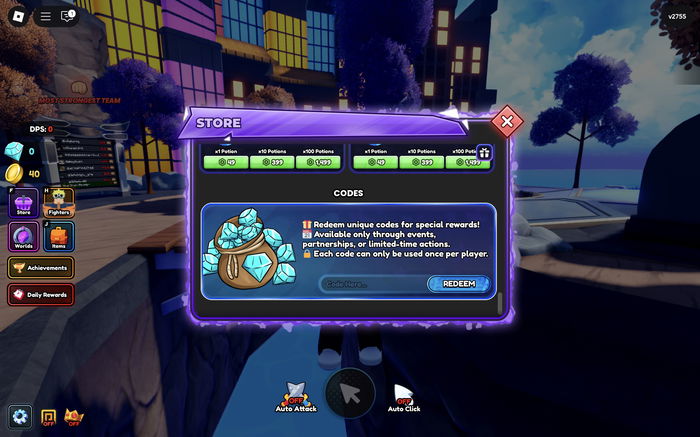Toggle Auto Click on

pyautogui.click(x=404, y=396)
